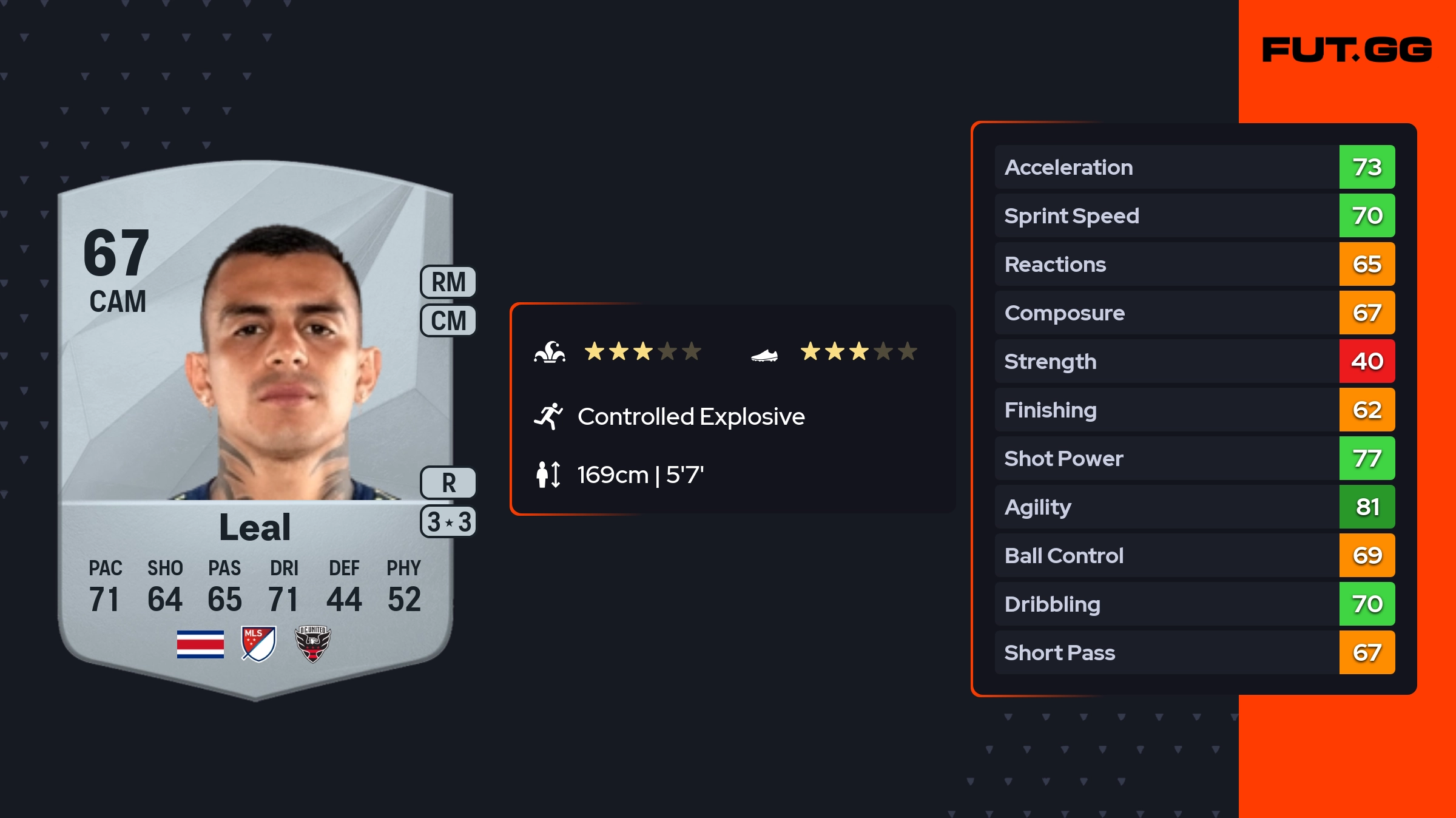Select the Acceleration stat row

pyautogui.click(x=1194, y=167)
